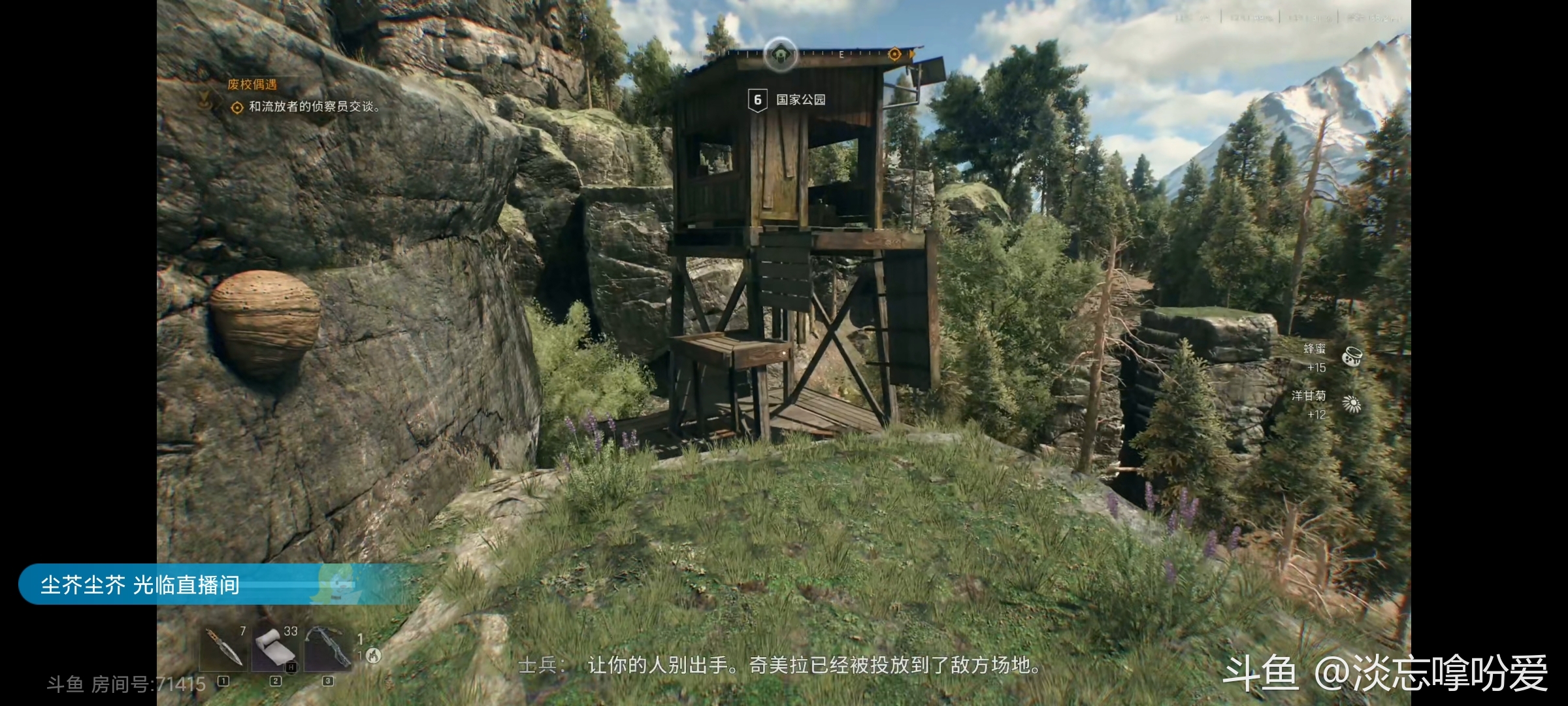Click the green circled compass marker
Viewport: 1568px width, 706px height.
781,55
